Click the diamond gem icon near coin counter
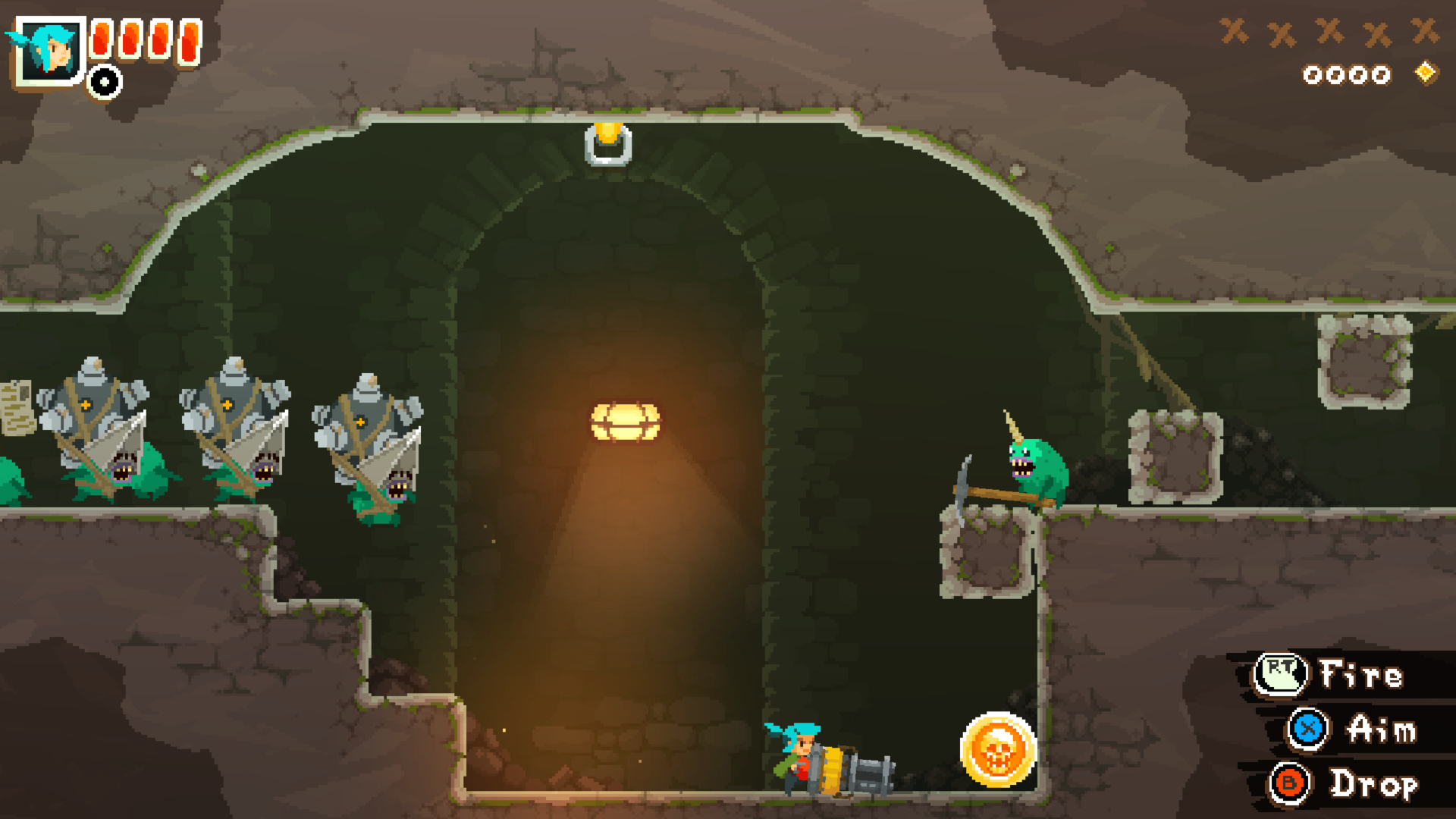1456x819 pixels. (x=1426, y=74)
